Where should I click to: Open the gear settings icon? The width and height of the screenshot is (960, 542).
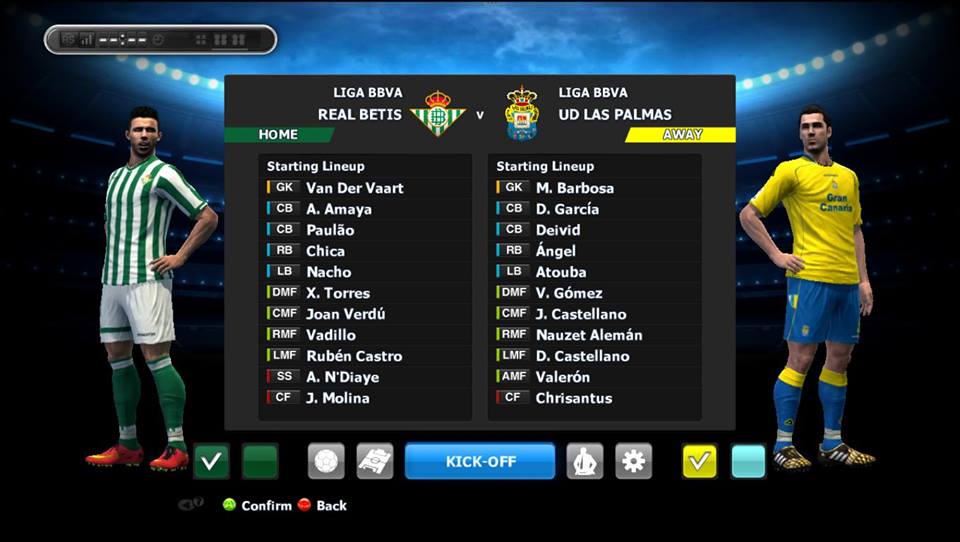click(634, 461)
